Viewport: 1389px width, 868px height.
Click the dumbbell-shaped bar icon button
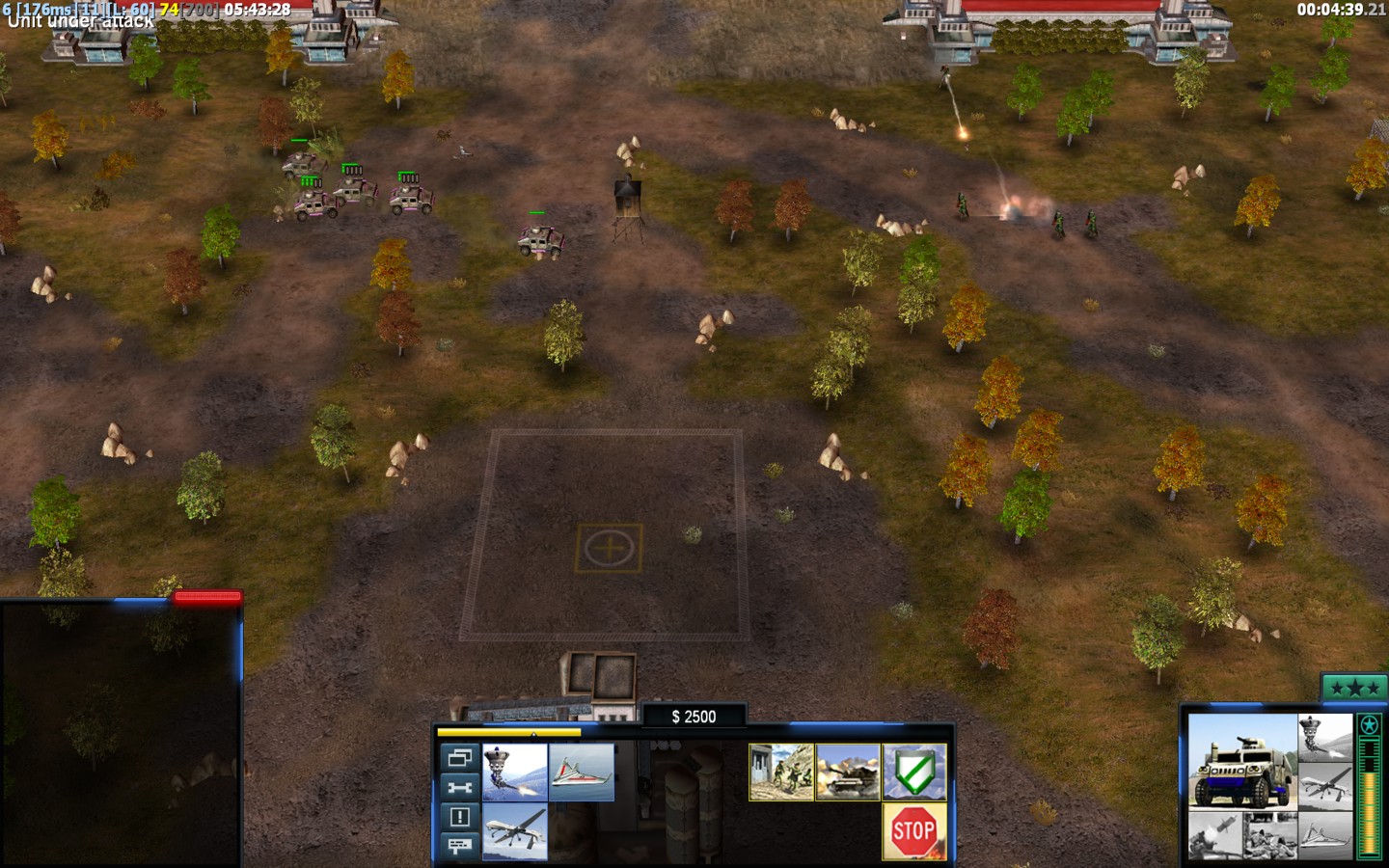(x=459, y=787)
